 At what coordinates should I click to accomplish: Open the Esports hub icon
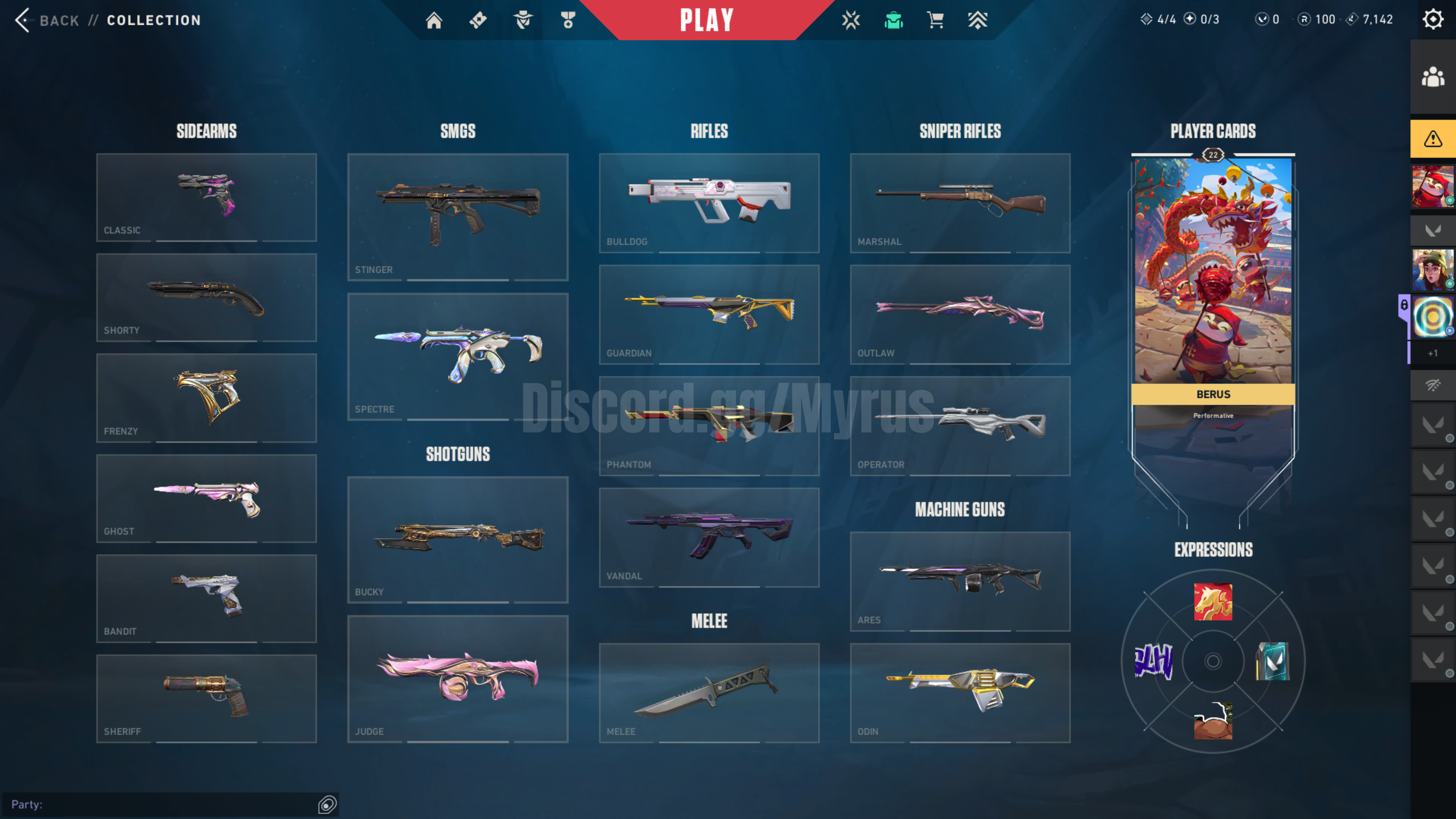click(850, 20)
